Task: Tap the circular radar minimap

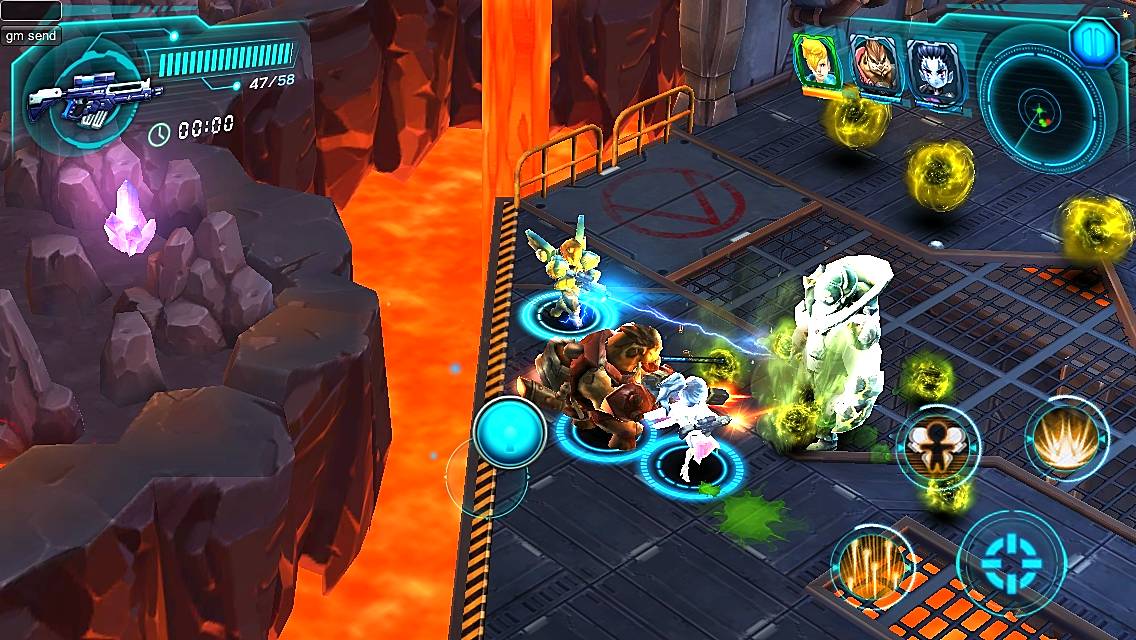Action: [1041, 110]
